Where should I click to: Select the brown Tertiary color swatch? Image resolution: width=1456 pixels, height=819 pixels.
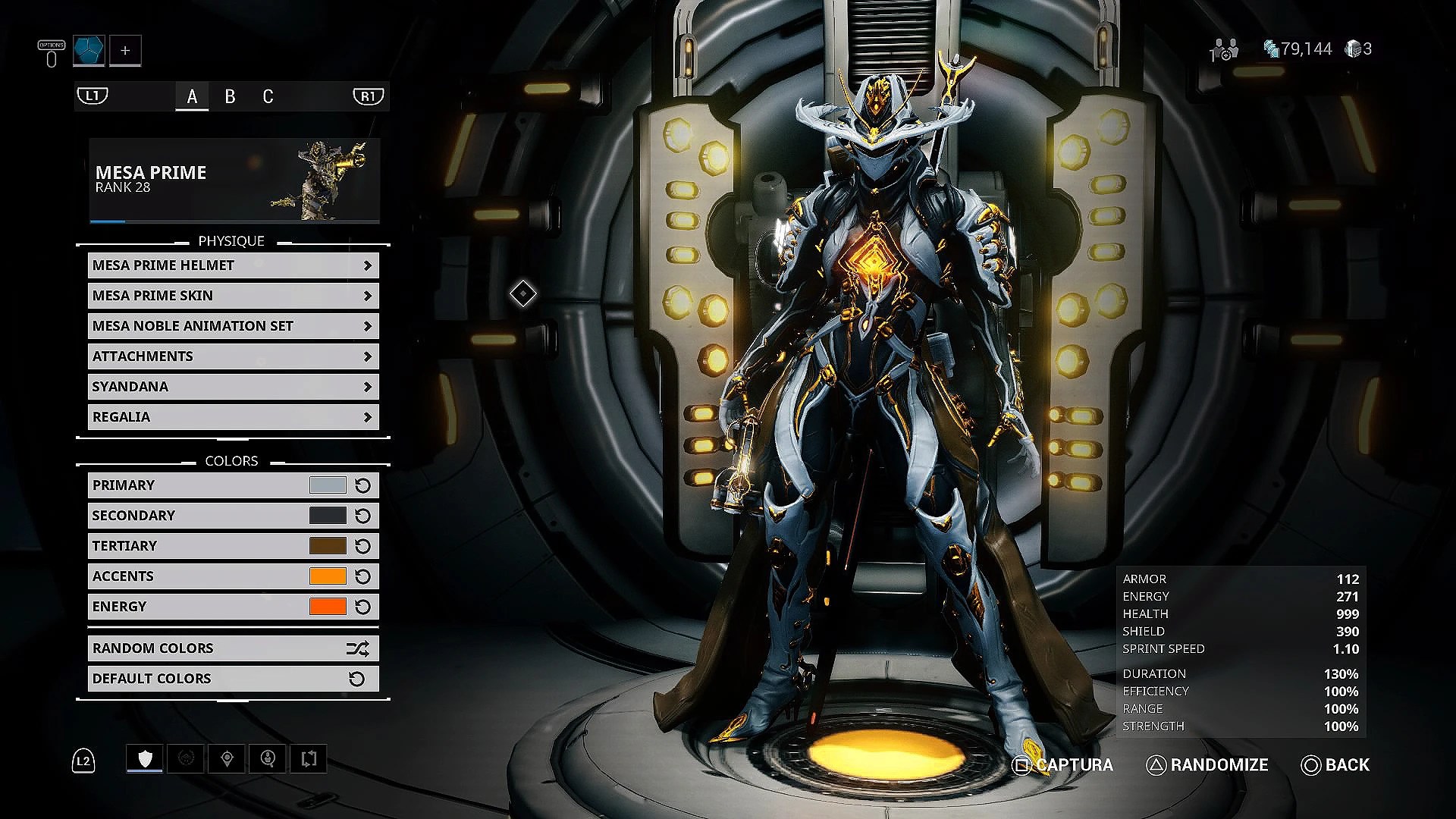point(328,546)
